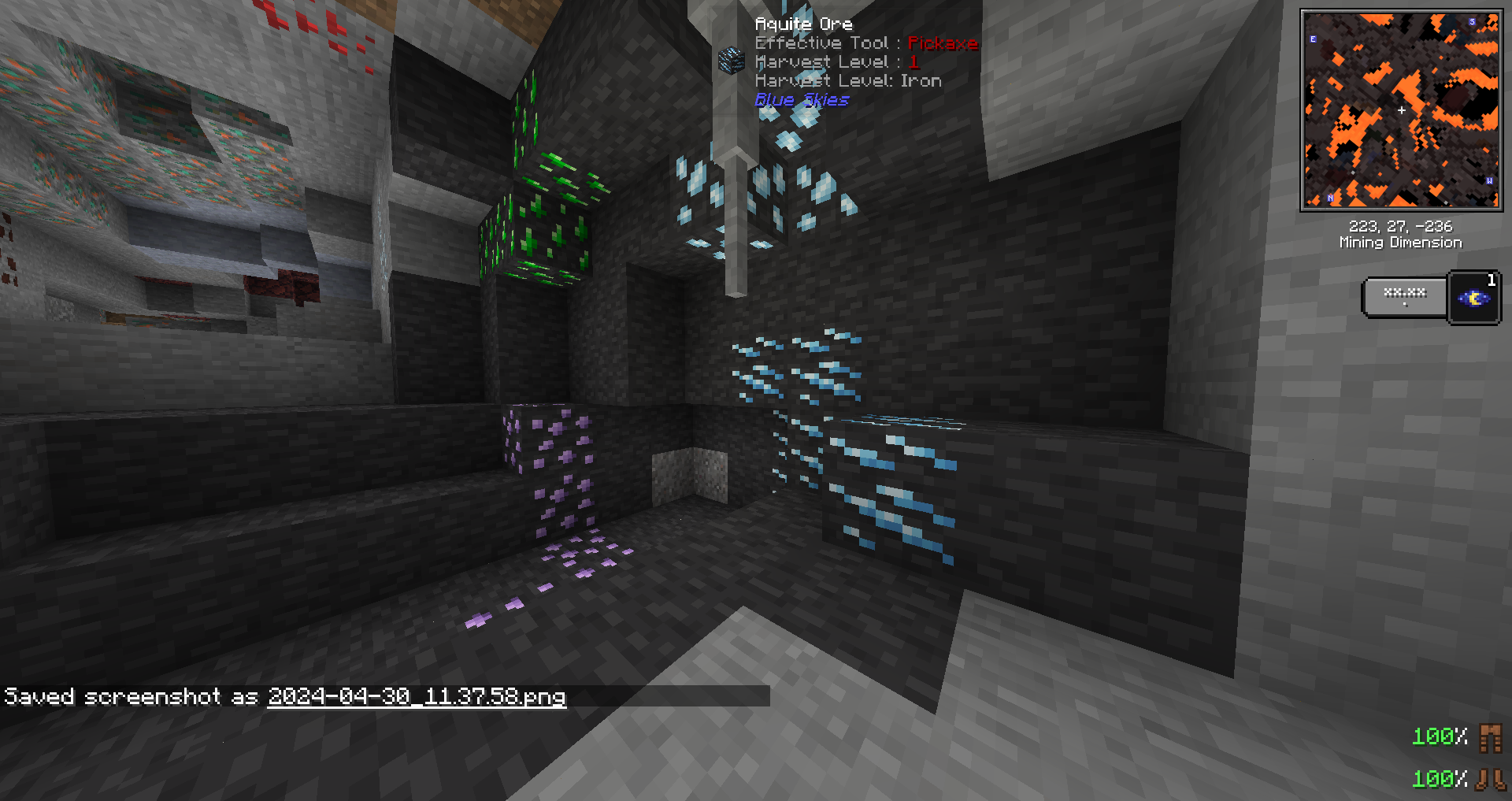Click the minimap preview in the top-right corner

tap(1402, 106)
